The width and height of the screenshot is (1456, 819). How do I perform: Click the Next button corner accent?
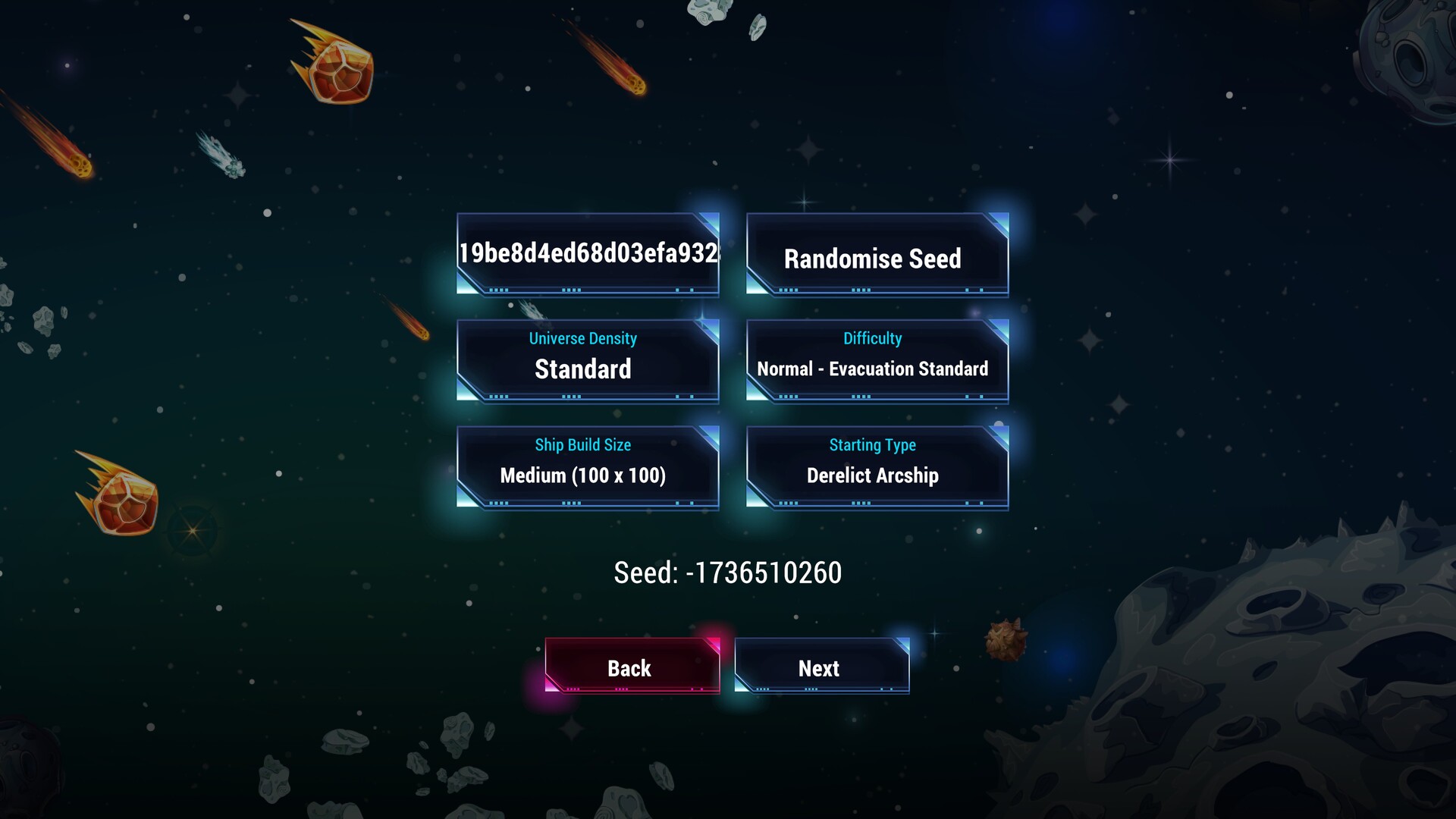[901, 645]
